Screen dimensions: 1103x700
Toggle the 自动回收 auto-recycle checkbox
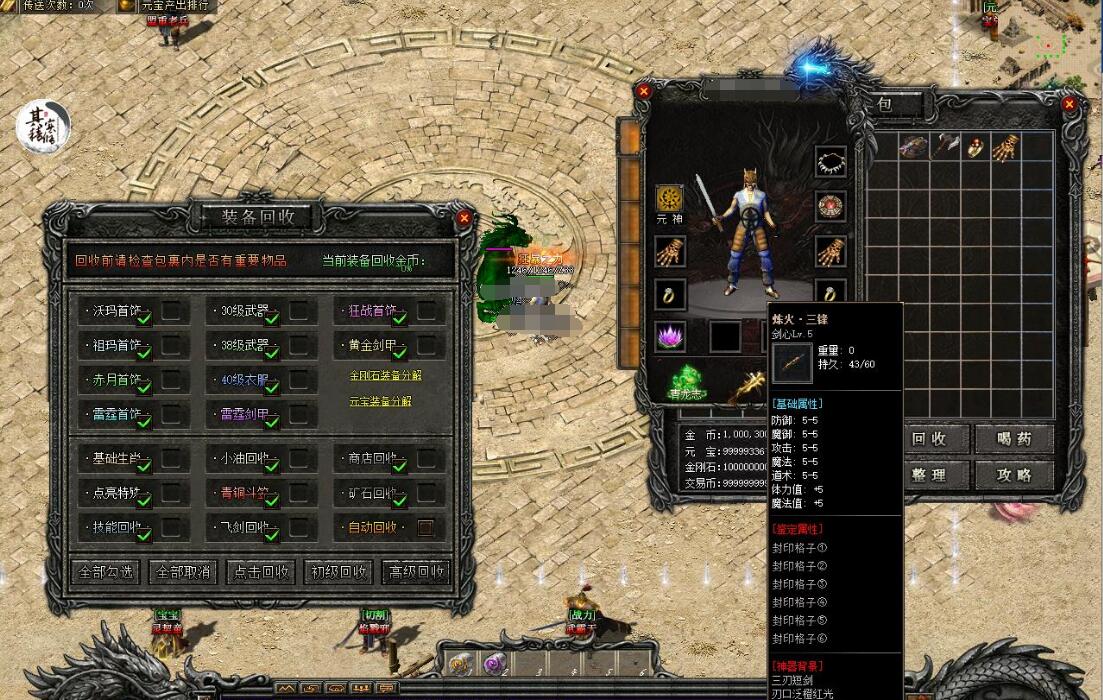(426, 527)
